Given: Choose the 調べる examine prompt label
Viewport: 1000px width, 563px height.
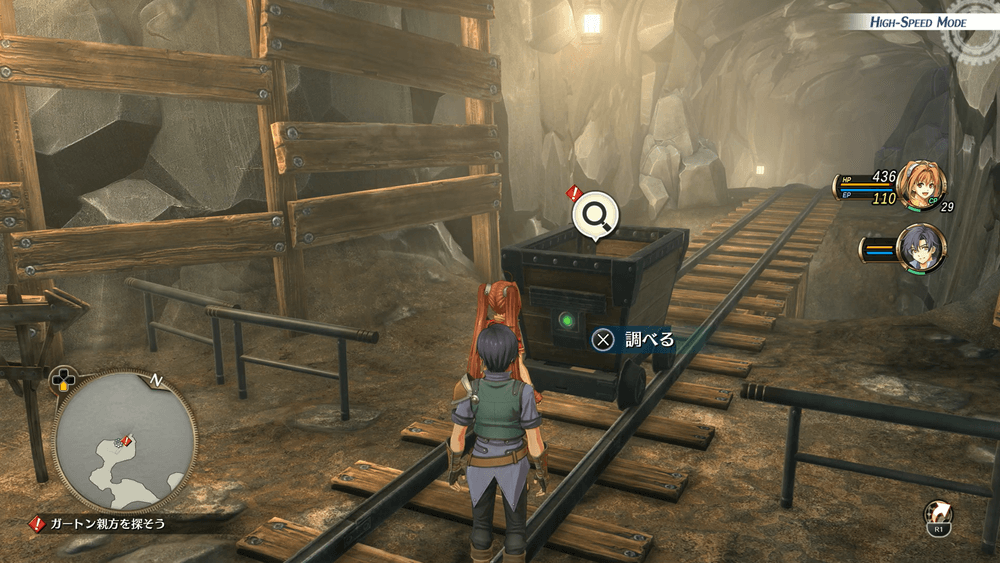Looking at the screenshot, I should [x=649, y=340].
